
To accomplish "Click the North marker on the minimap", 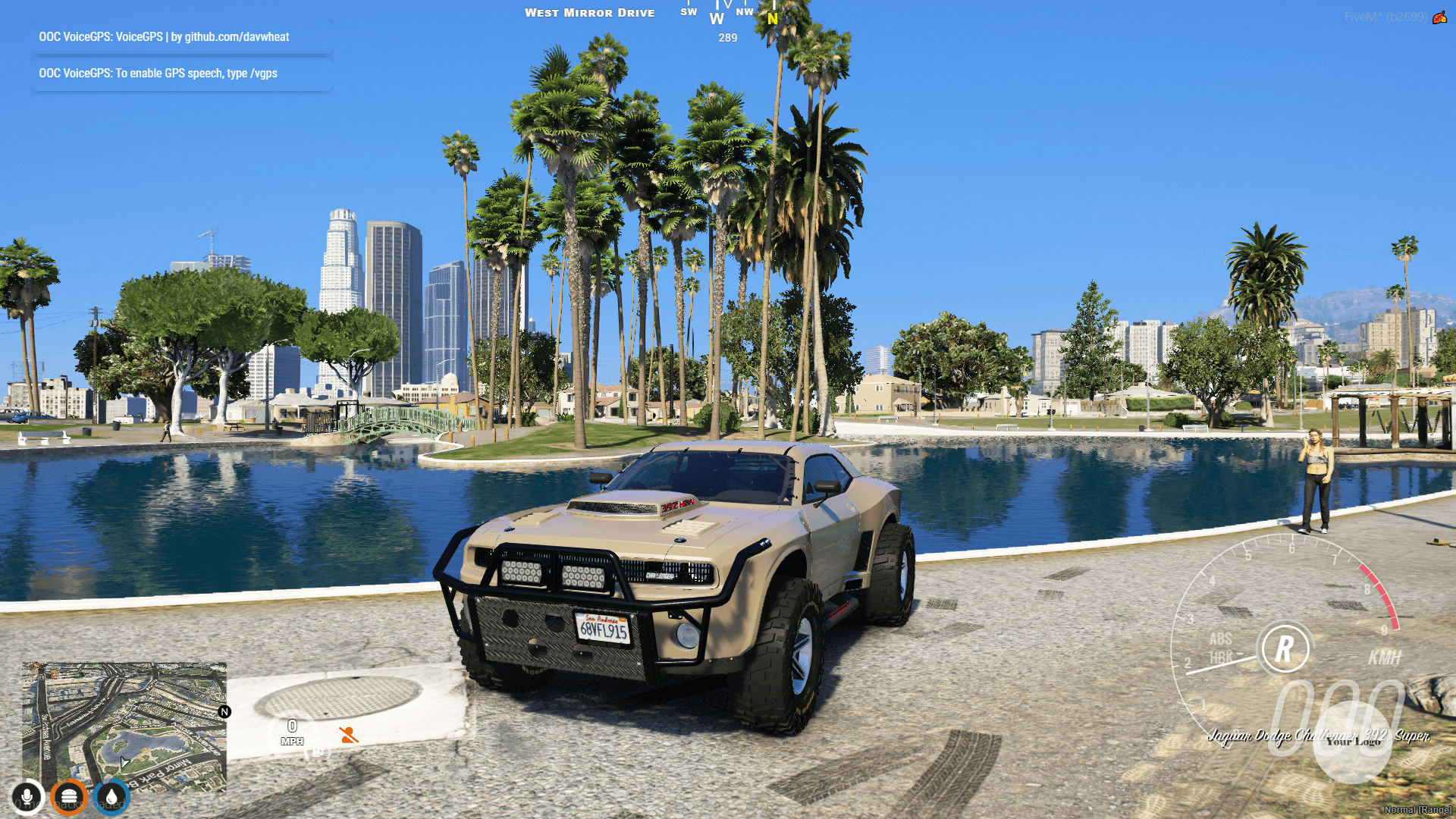I will point(224,711).
